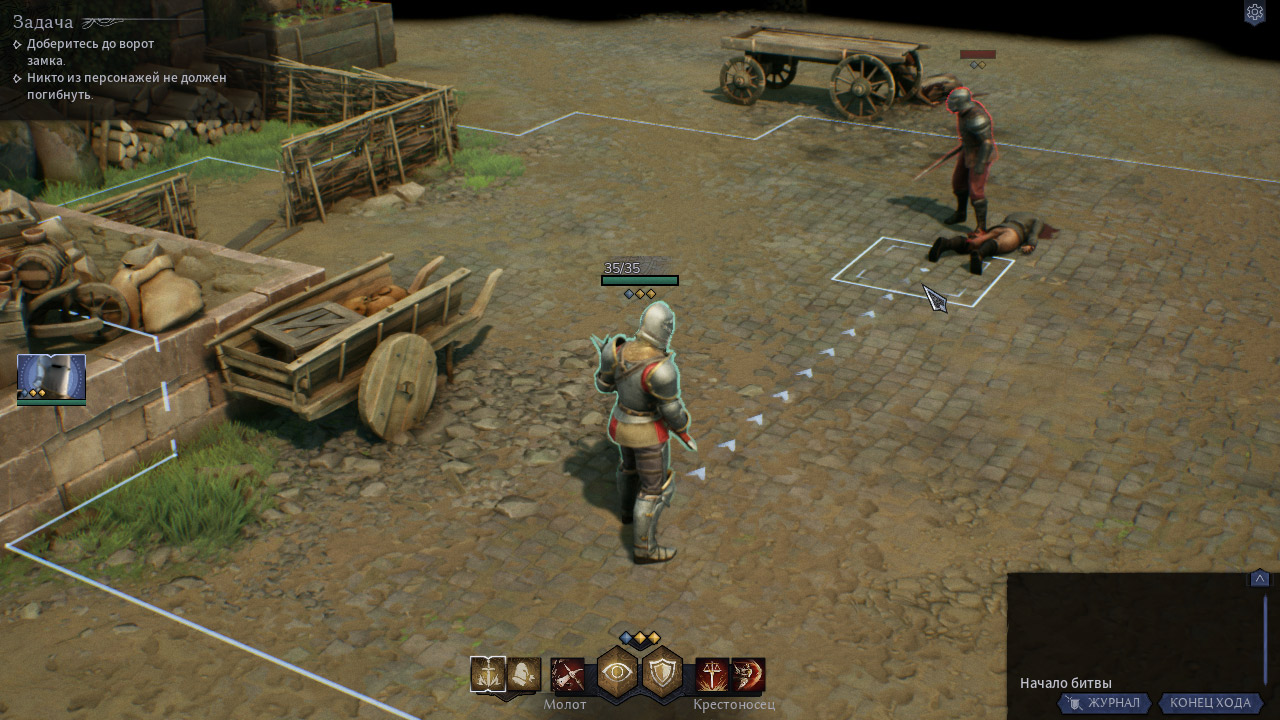Viewport: 1280px width, 720px height.
Task: Select the knight portrait
Action: click(x=51, y=377)
